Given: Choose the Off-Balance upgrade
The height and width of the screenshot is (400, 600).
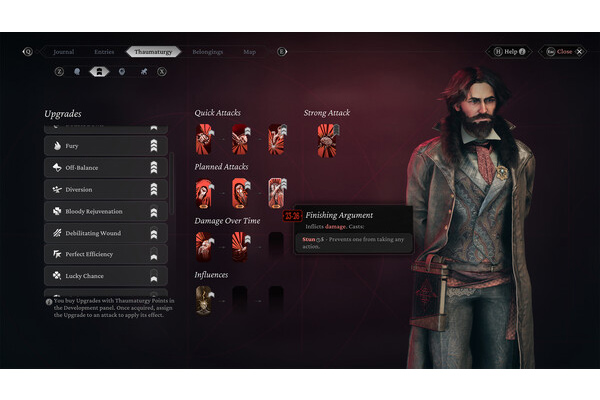Looking at the screenshot, I should point(105,168).
